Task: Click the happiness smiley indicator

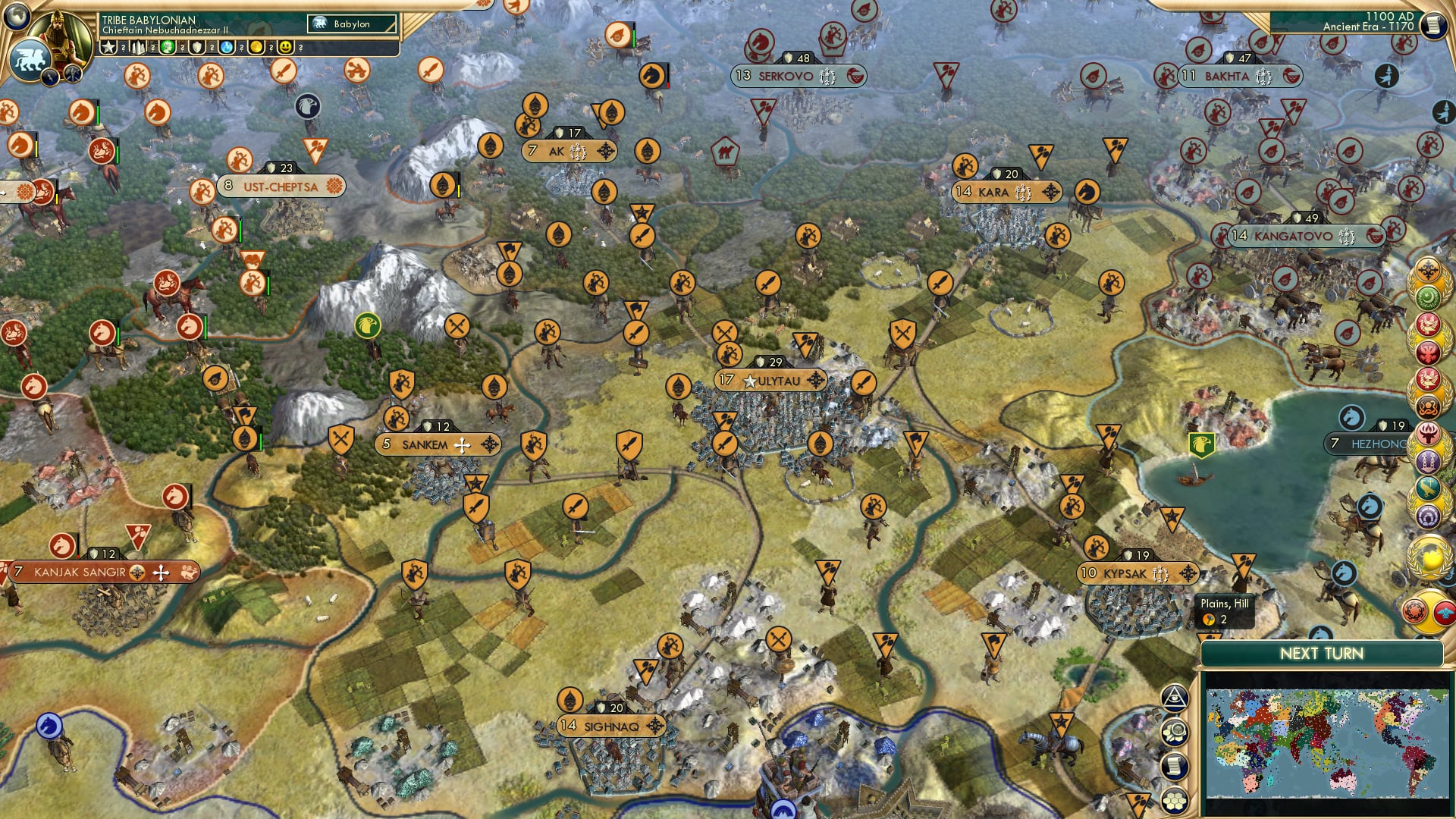Action: click(x=284, y=47)
